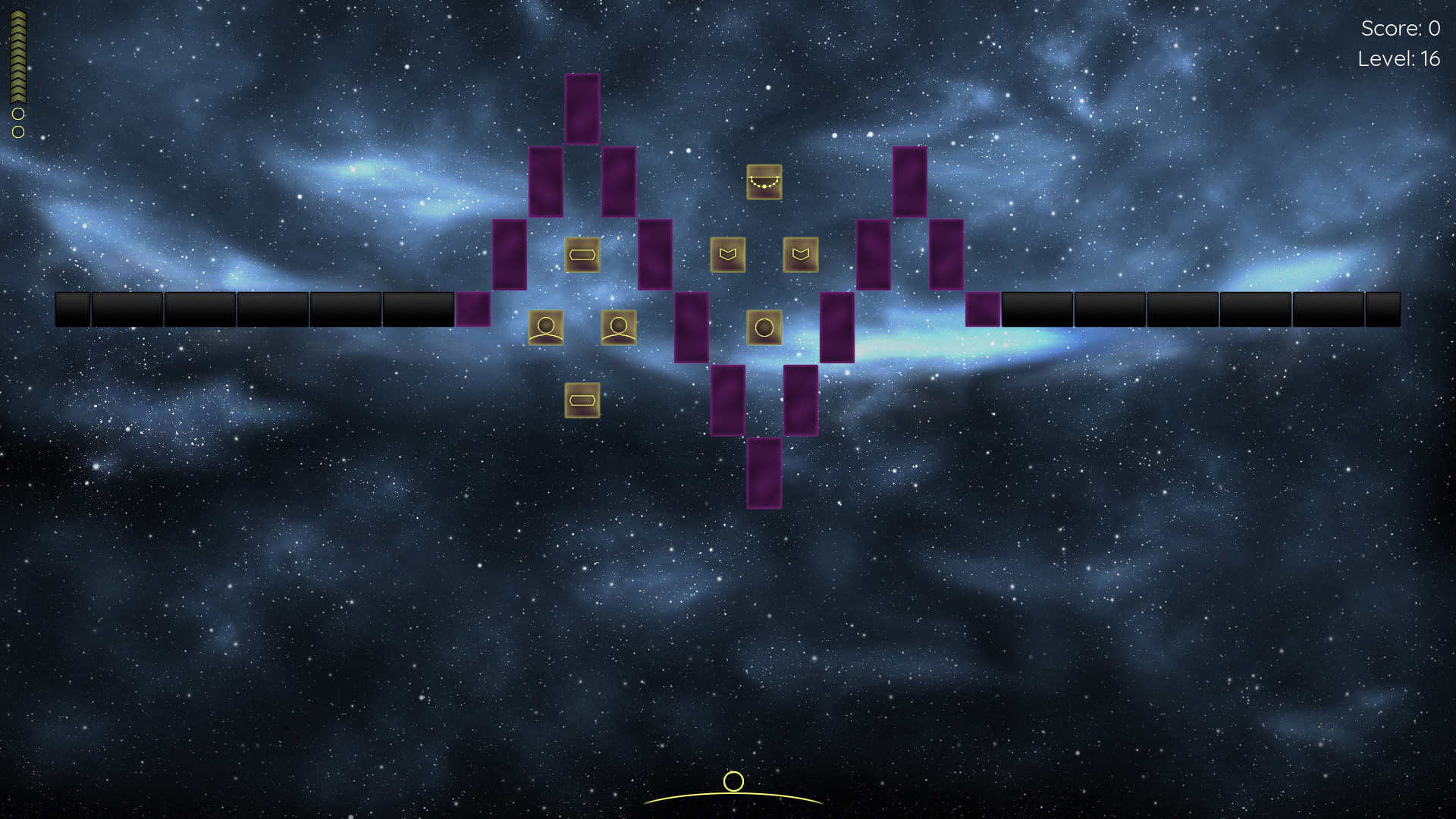Click the chevron stack indicator in the top-left

17,57
